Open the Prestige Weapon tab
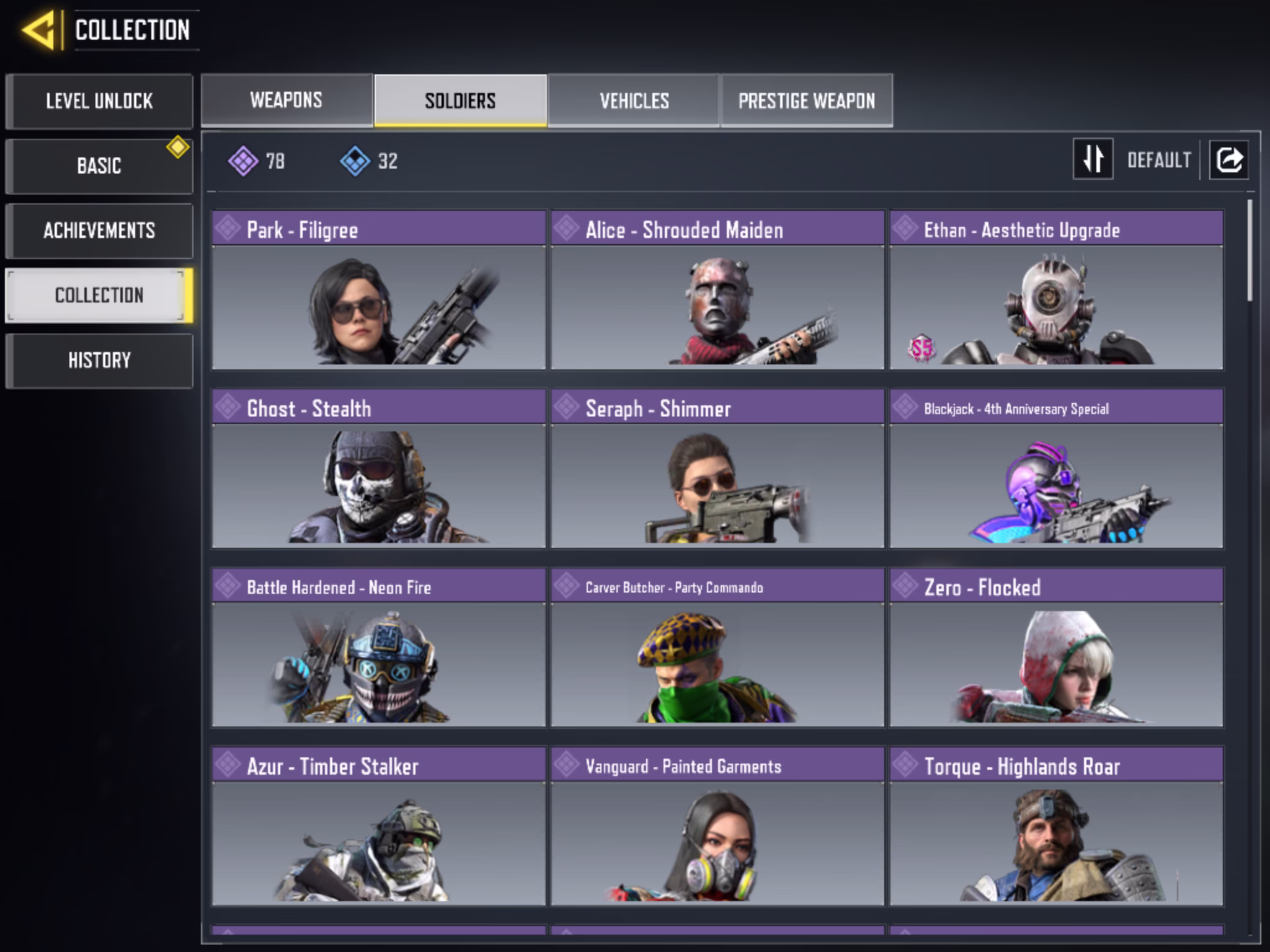The image size is (1270, 952). 806,100
